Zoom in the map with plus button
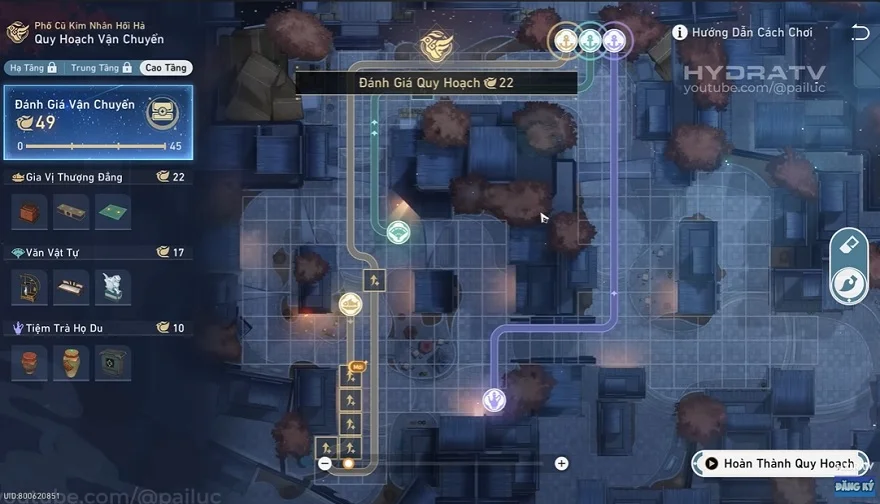The height and width of the screenshot is (504, 880). (562, 464)
